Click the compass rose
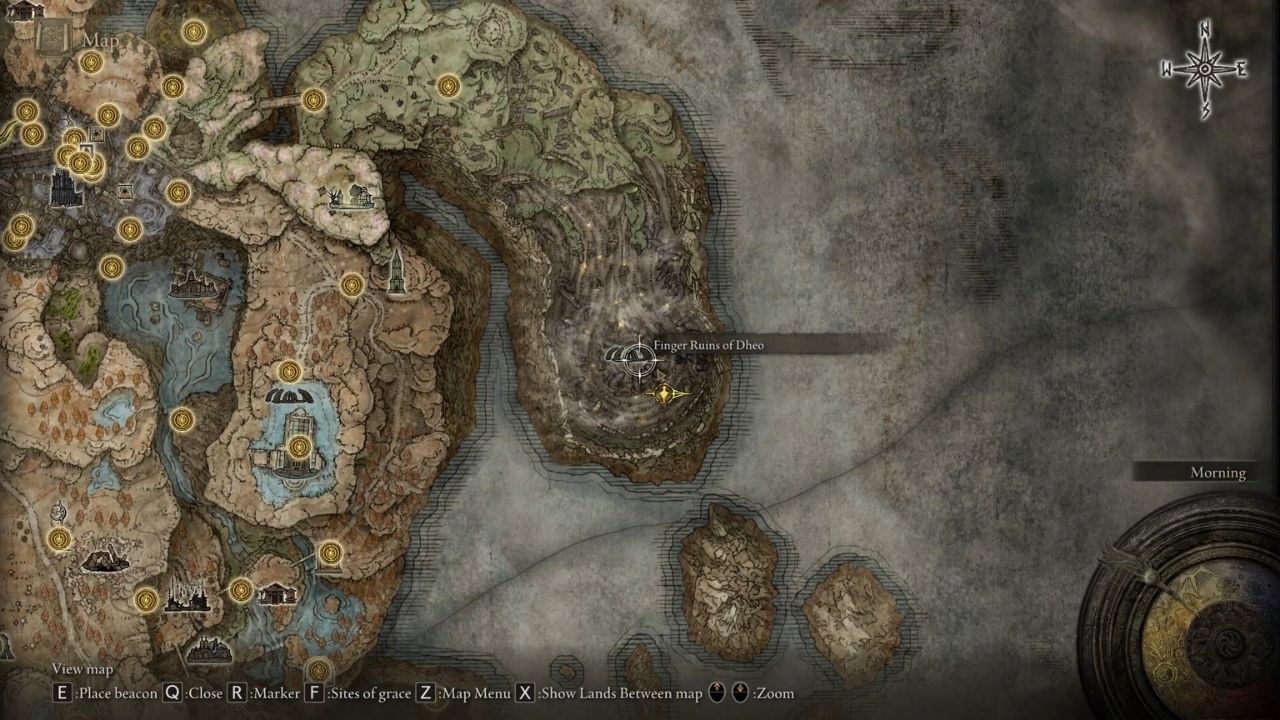The width and height of the screenshot is (1280, 720). (1205, 69)
